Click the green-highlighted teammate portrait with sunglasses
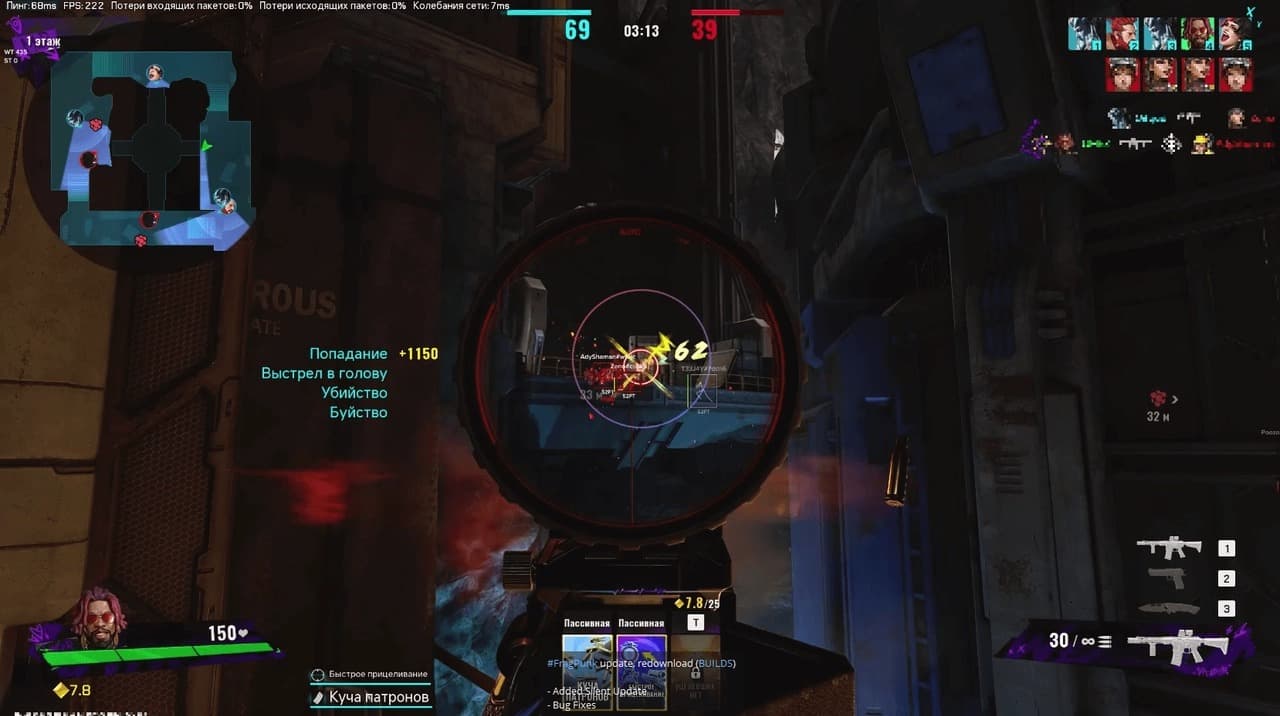Viewport: 1280px width, 716px height. (x=1198, y=34)
